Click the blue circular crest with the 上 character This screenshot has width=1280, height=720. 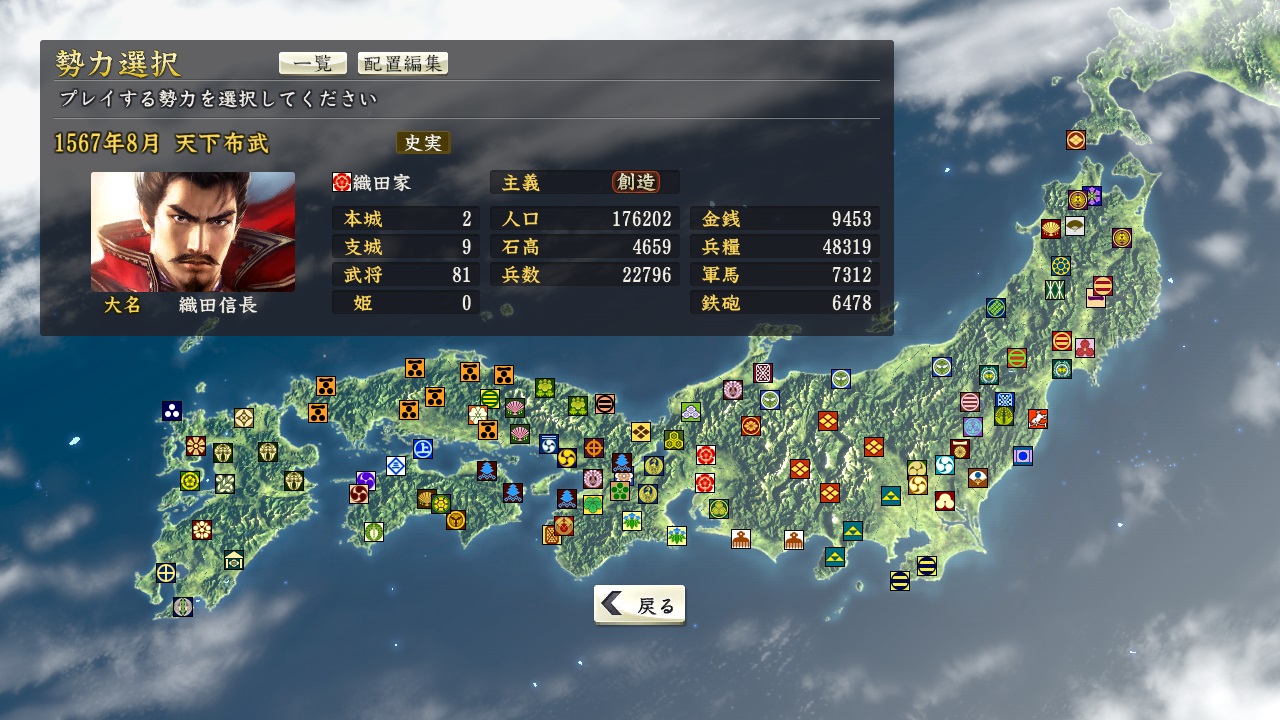(x=424, y=449)
